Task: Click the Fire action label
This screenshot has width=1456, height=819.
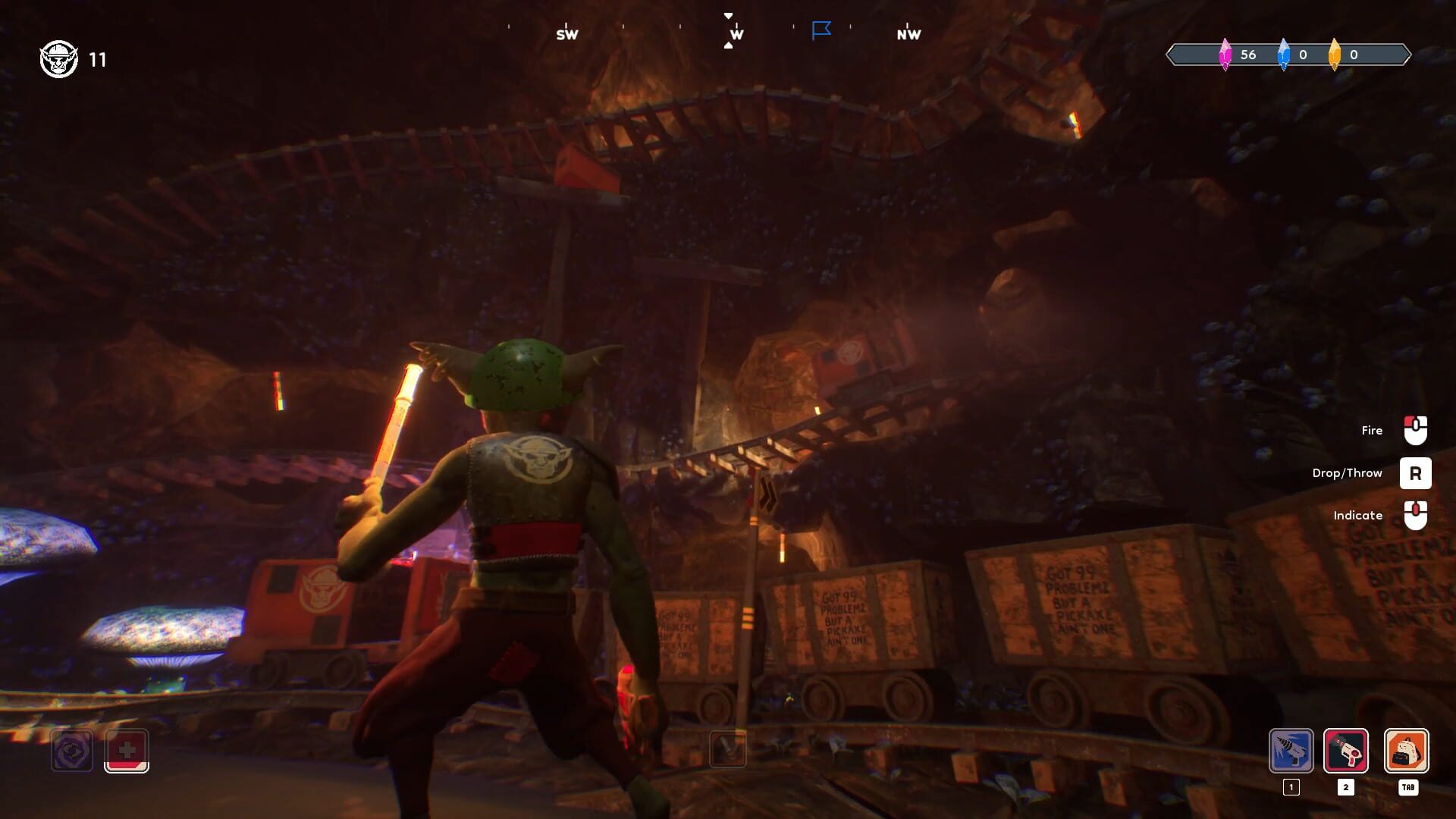Action: point(1371,430)
